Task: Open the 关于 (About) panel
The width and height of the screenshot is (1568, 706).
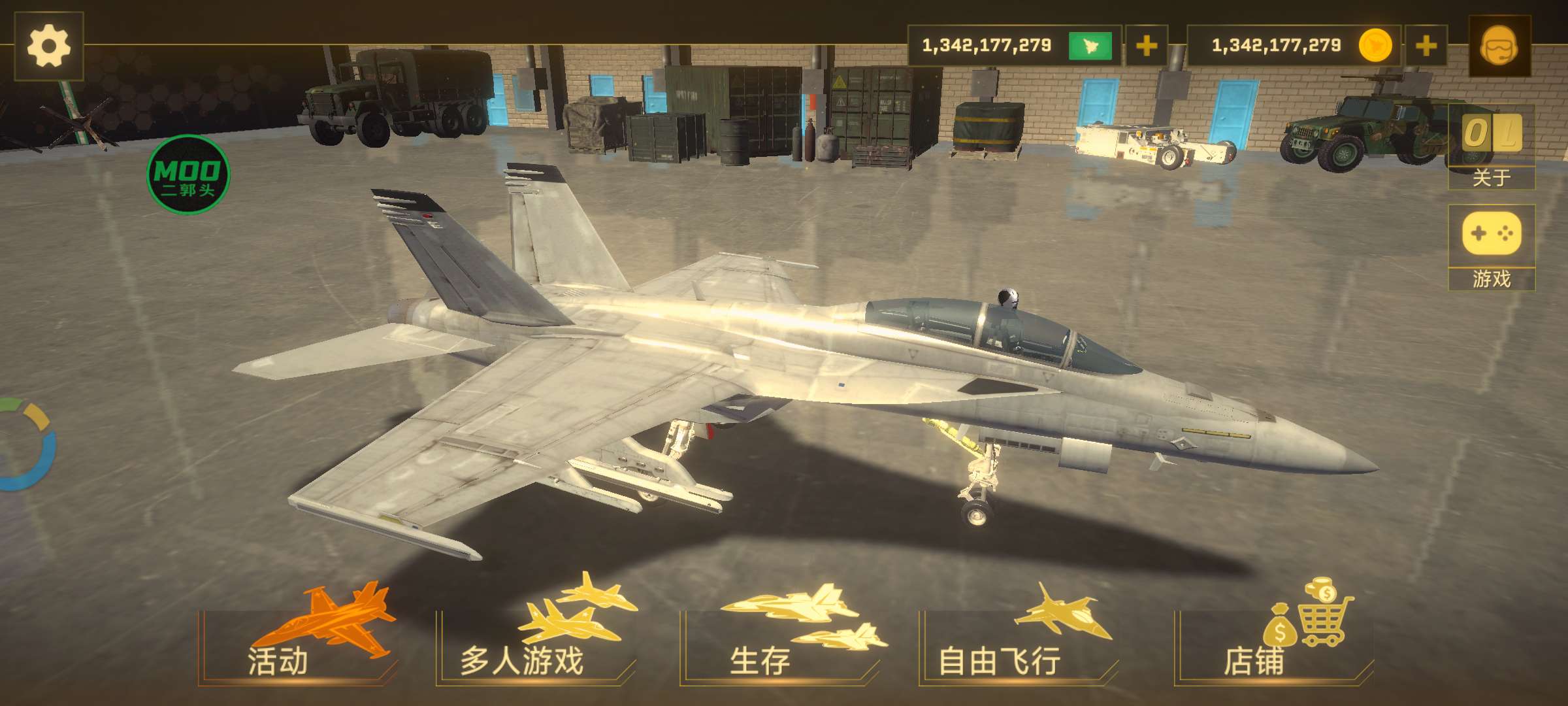Action: point(1491,146)
